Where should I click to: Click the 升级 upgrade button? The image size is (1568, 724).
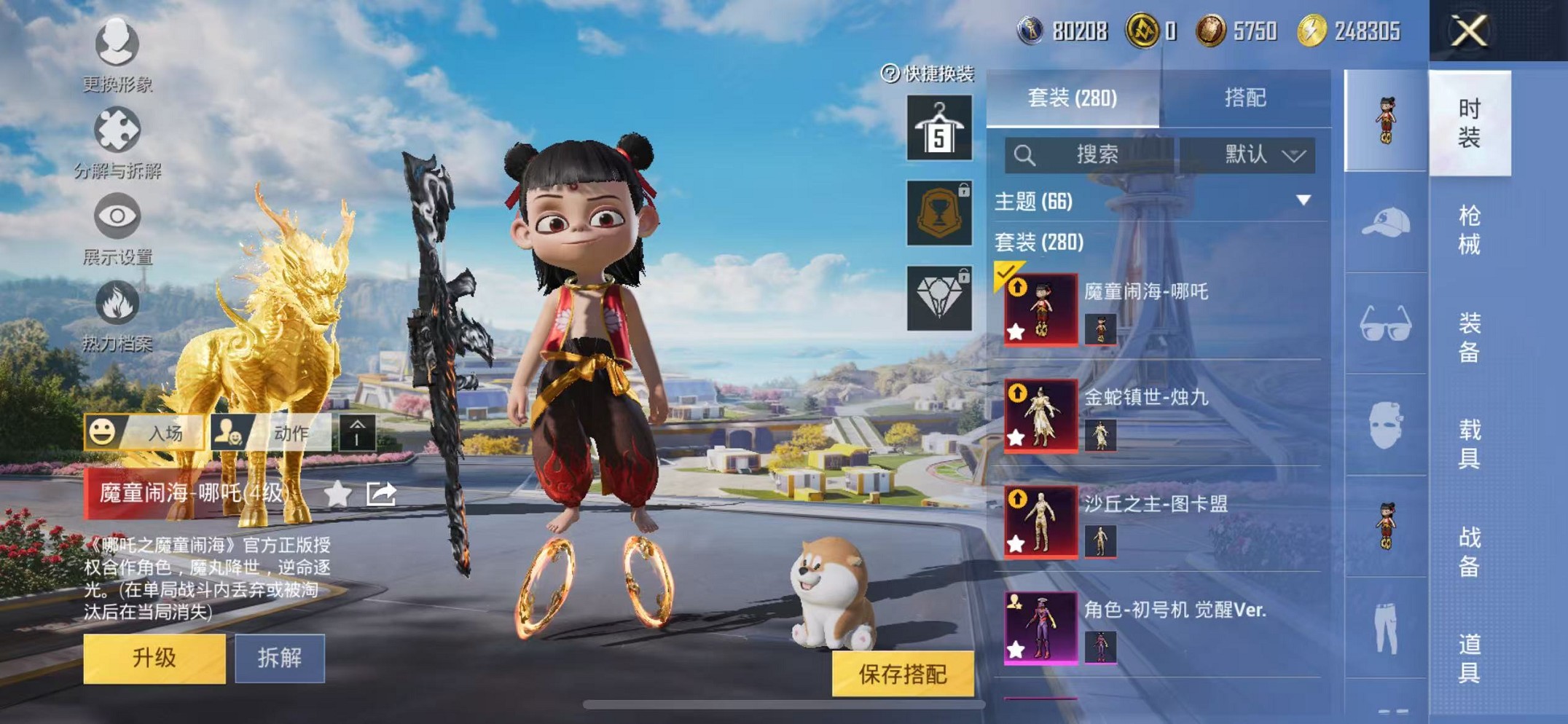(x=154, y=658)
